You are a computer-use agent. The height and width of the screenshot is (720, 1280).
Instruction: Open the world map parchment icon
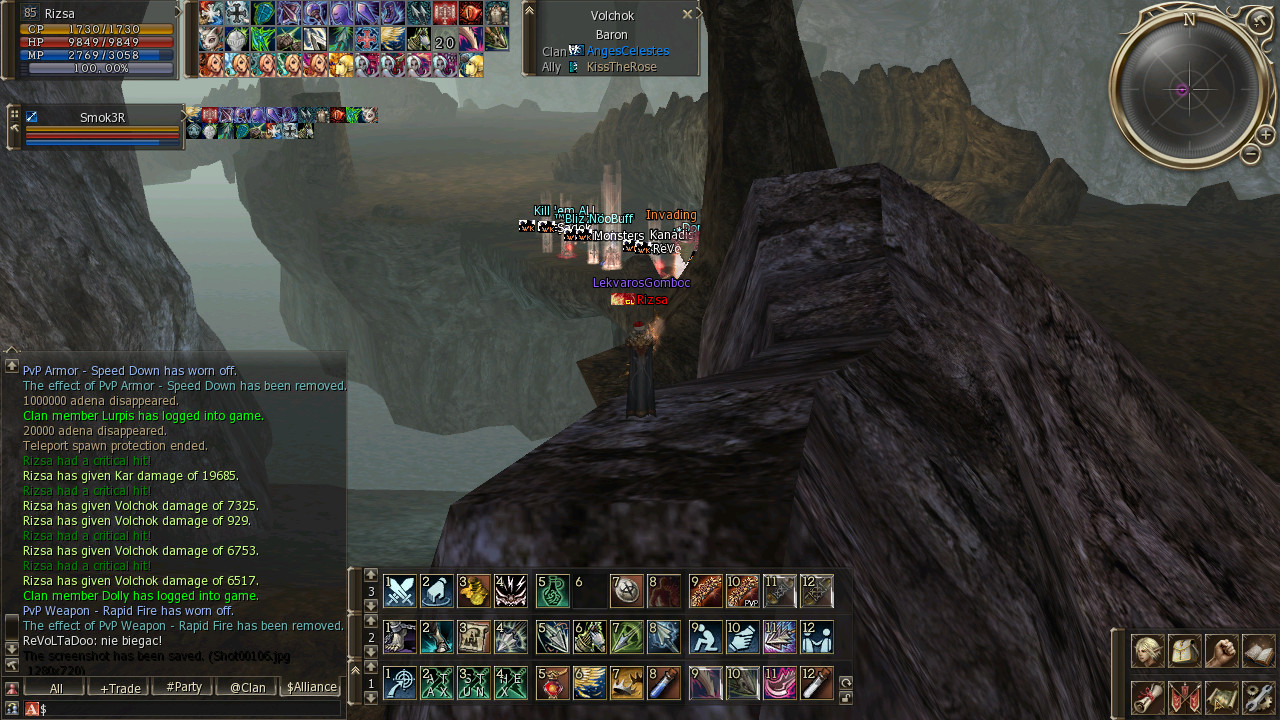(x=1221, y=697)
